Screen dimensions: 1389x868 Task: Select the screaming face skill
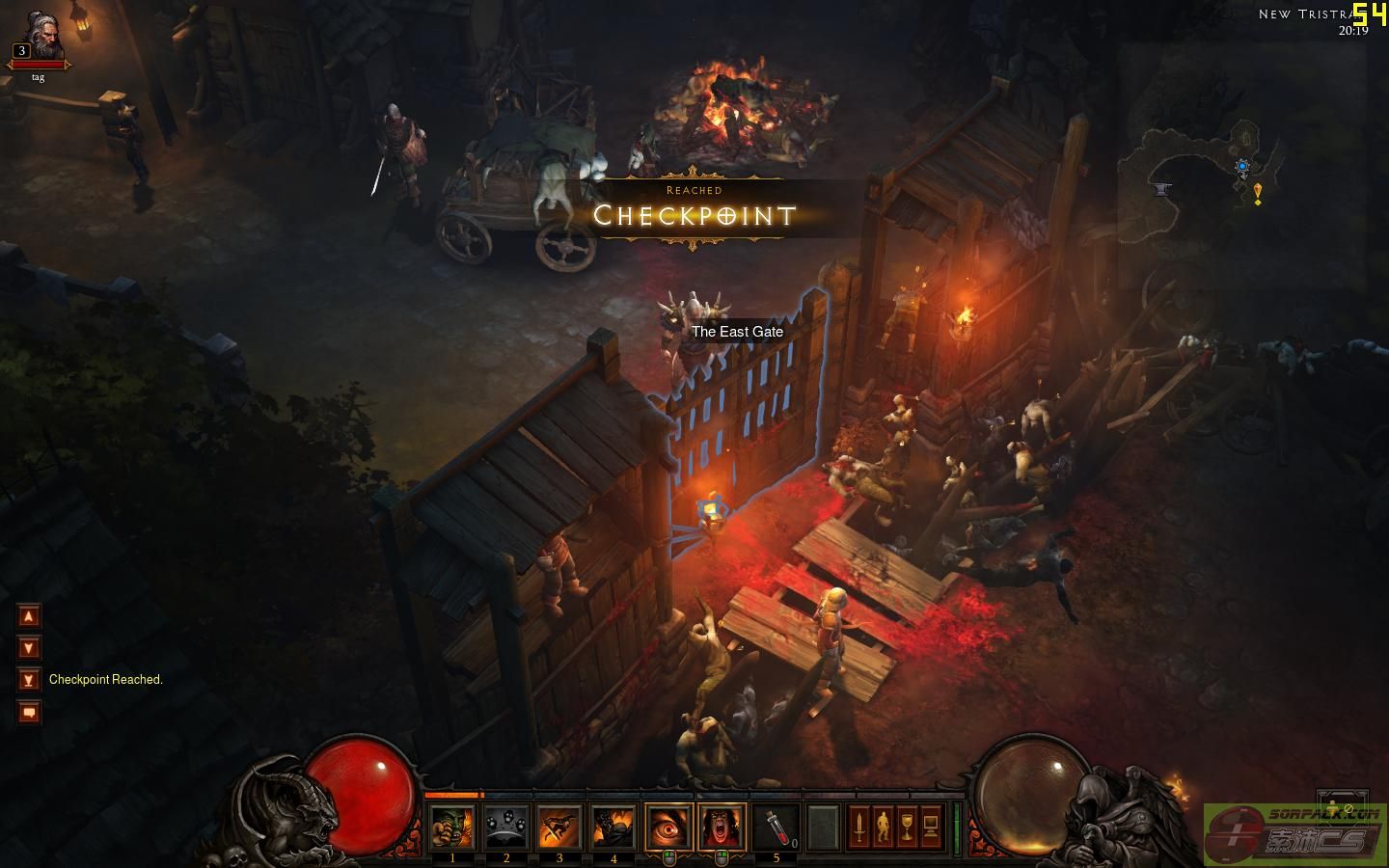[x=722, y=827]
